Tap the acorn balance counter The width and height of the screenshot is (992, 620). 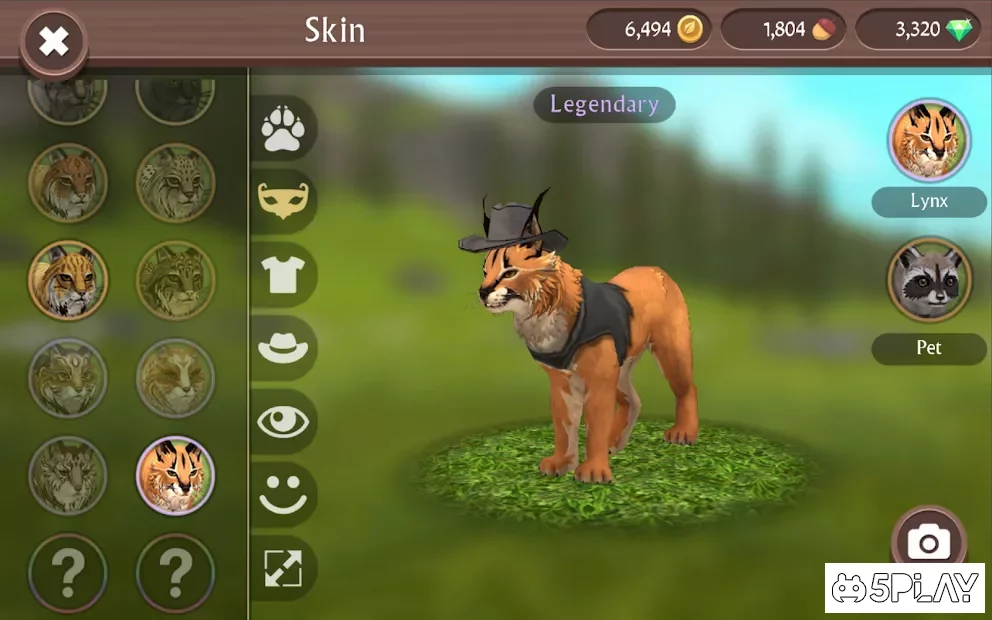point(783,30)
